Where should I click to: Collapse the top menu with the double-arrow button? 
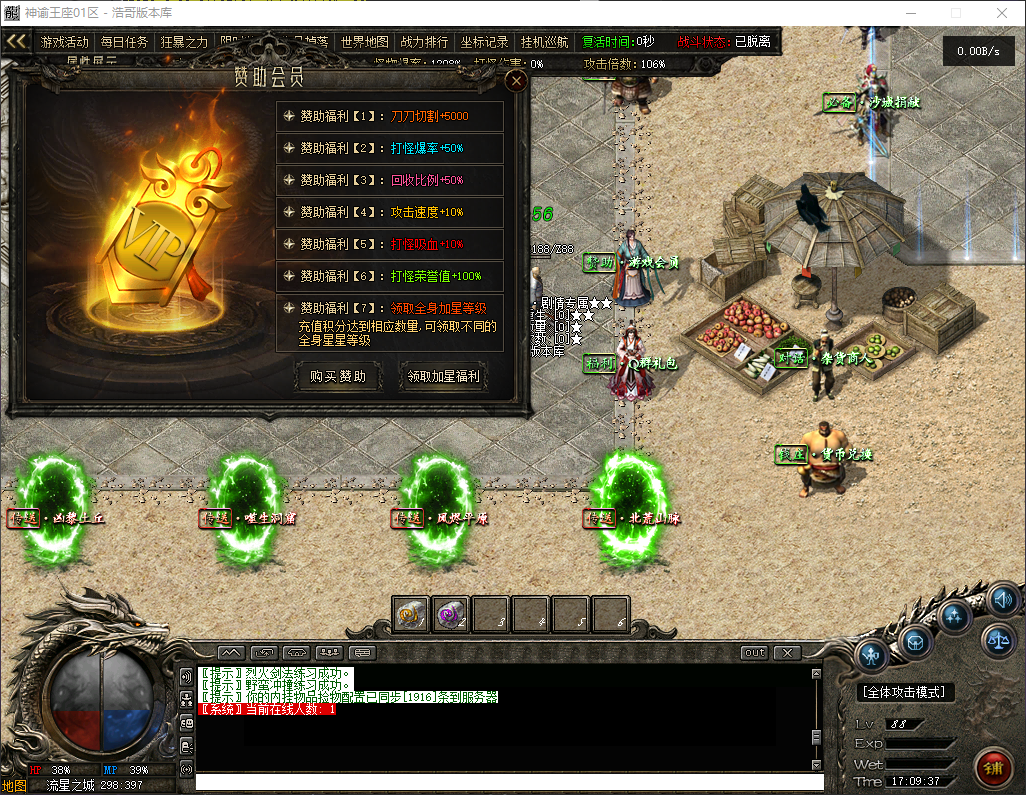pyautogui.click(x=16, y=42)
